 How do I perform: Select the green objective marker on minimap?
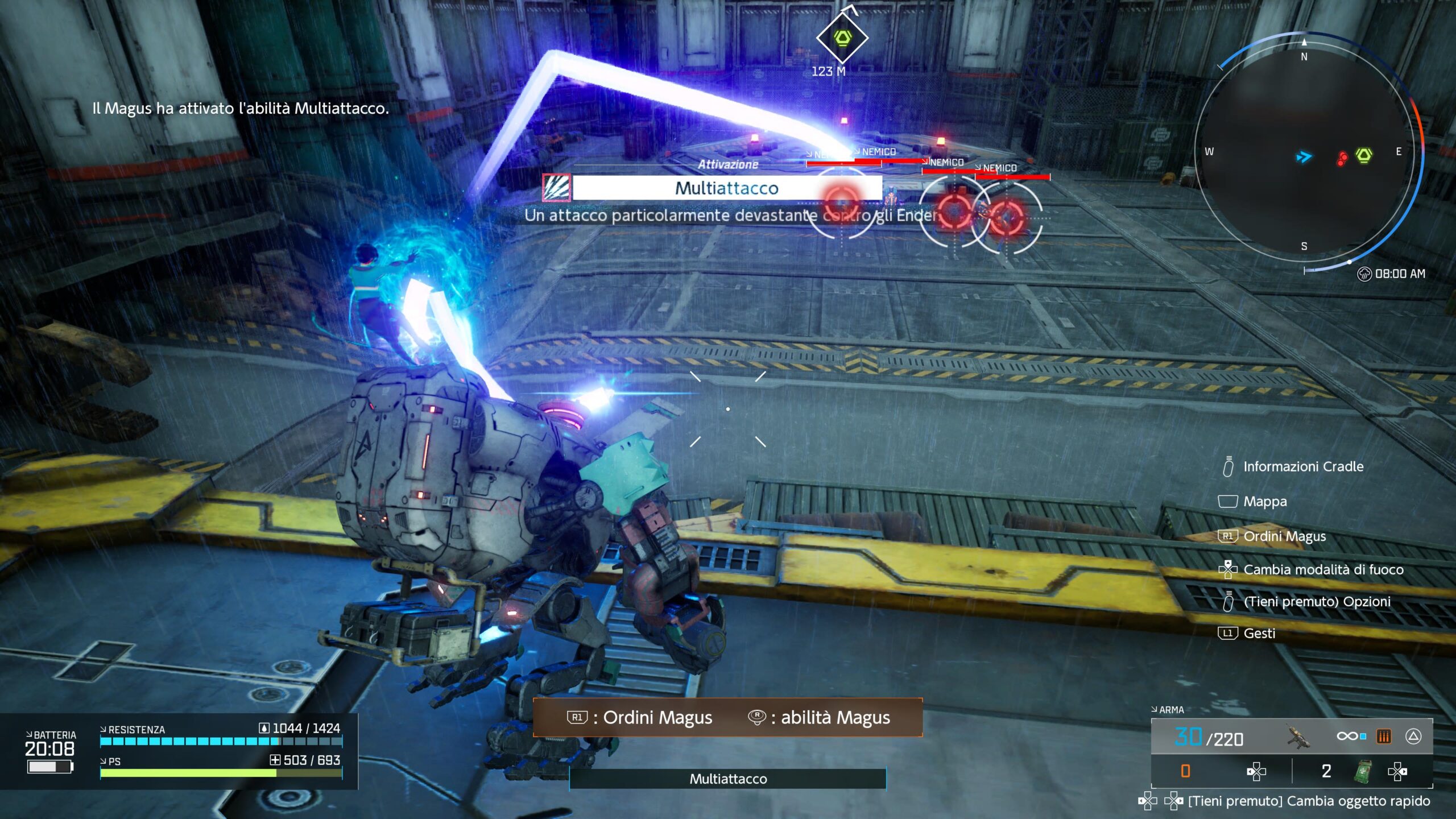click(1364, 155)
